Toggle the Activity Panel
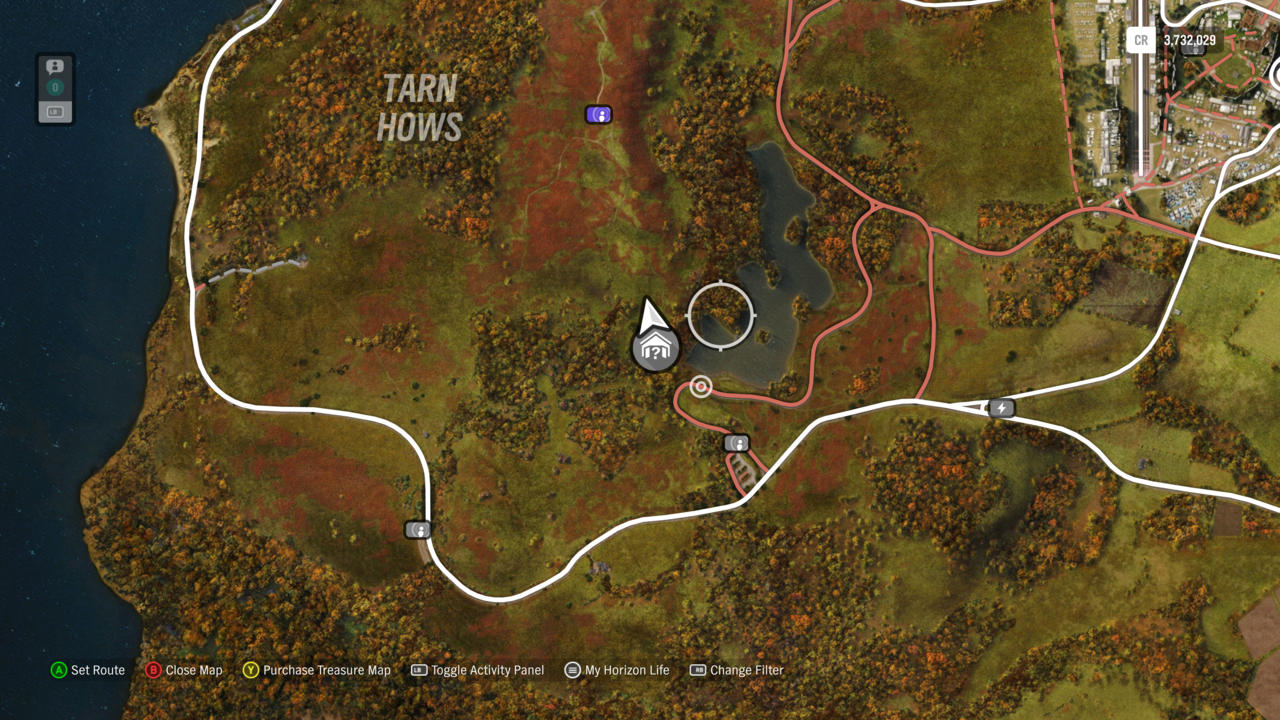The image size is (1280, 720). point(478,670)
